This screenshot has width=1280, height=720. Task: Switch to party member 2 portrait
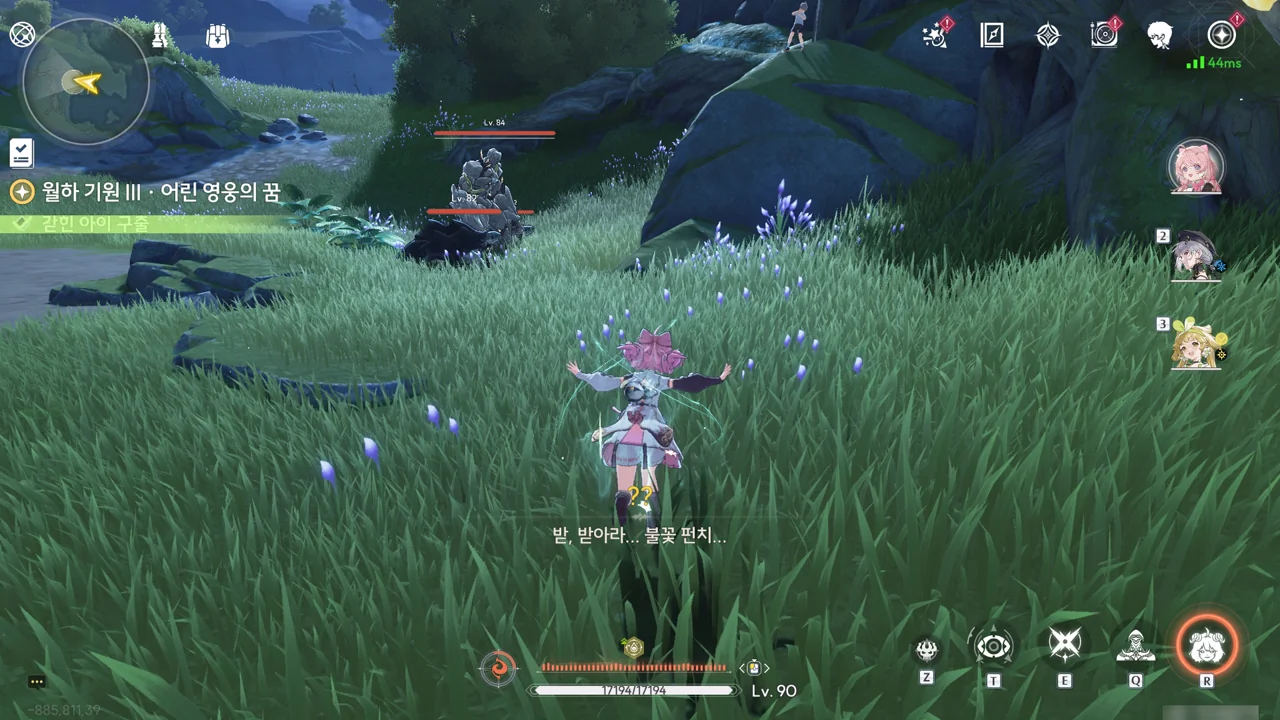click(x=1196, y=256)
